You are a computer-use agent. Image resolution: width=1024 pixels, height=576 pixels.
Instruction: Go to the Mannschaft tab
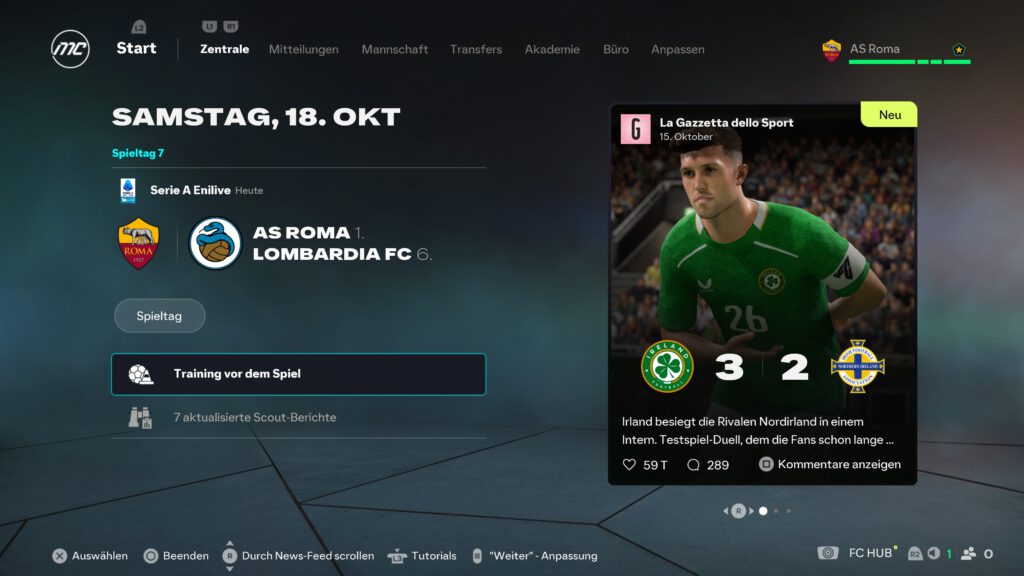click(x=394, y=49)
